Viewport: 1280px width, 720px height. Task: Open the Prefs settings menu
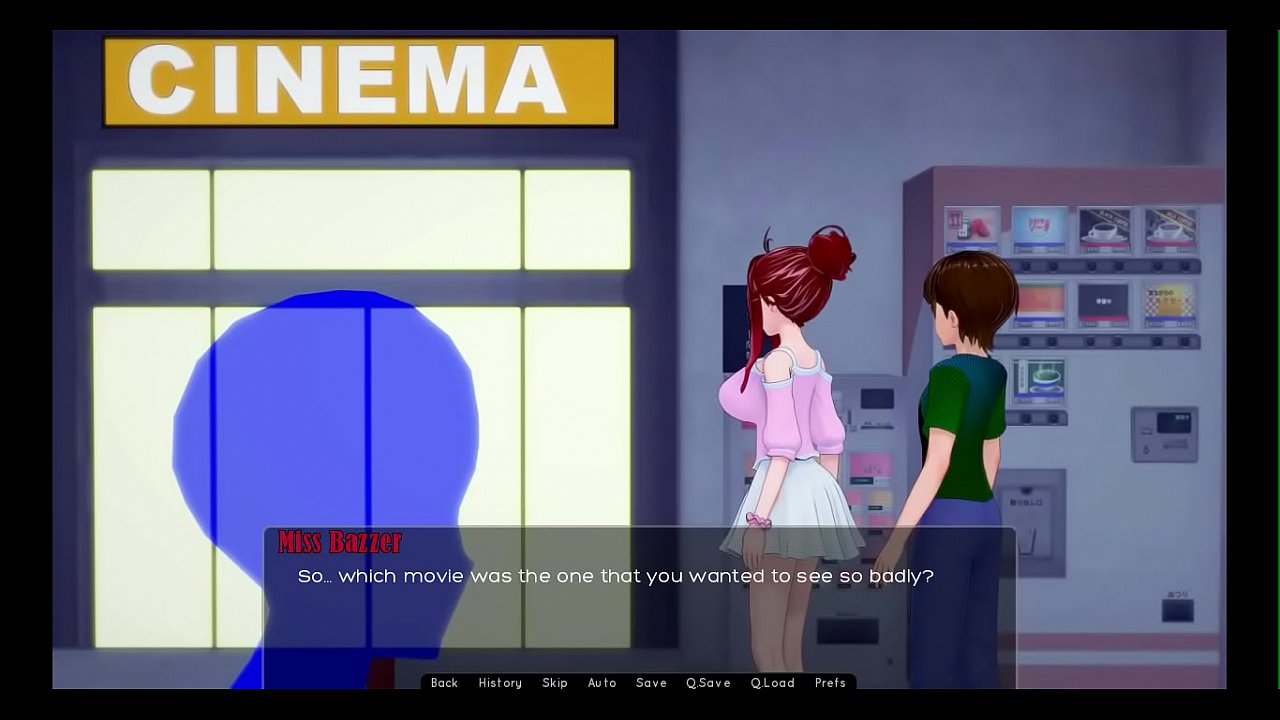coord(830,683)
